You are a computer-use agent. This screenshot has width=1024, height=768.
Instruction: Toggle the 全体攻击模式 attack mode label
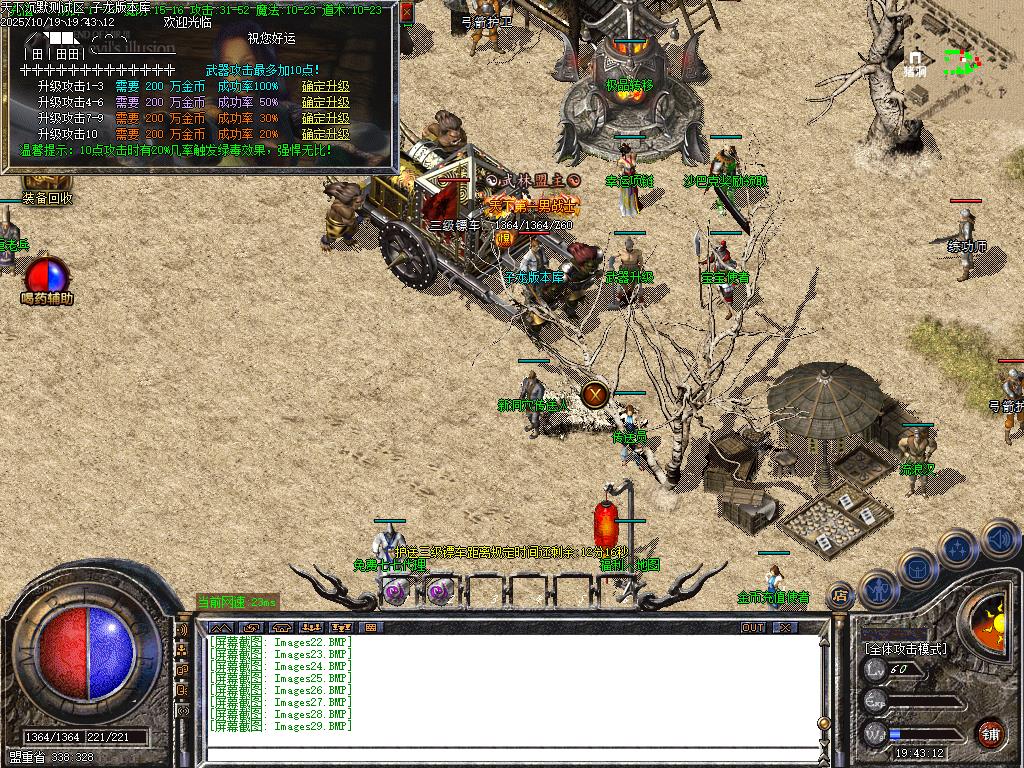[905, 649]
